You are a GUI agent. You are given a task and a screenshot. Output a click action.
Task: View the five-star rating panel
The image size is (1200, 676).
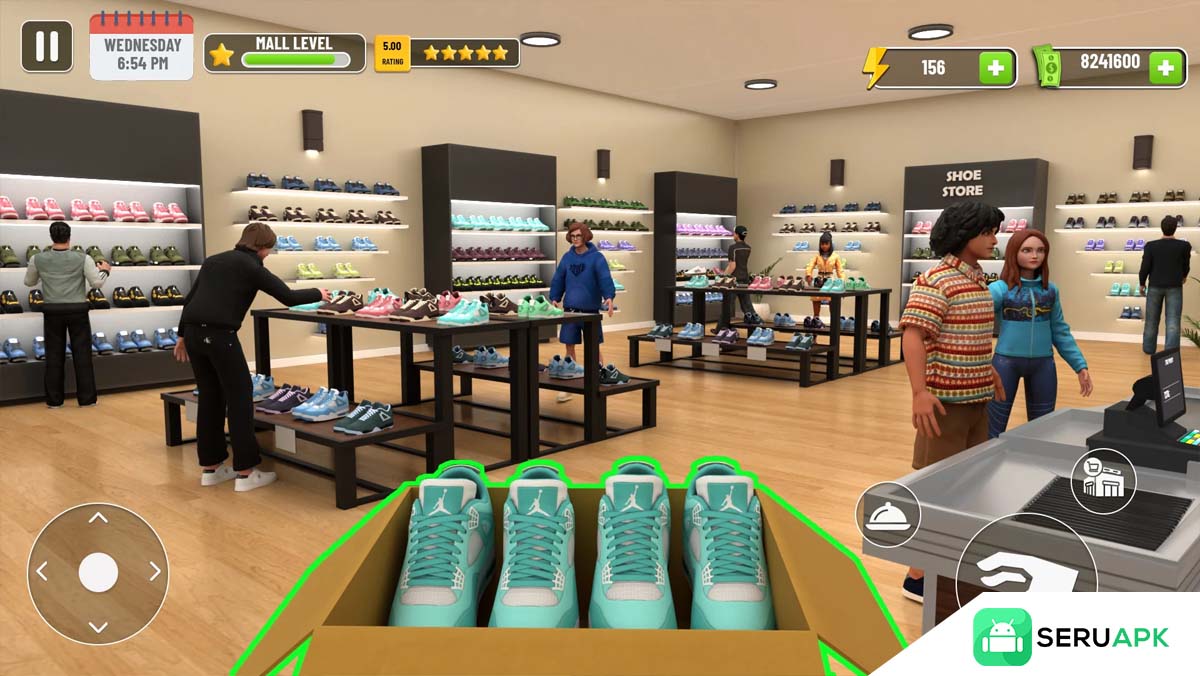coord(447,53)
